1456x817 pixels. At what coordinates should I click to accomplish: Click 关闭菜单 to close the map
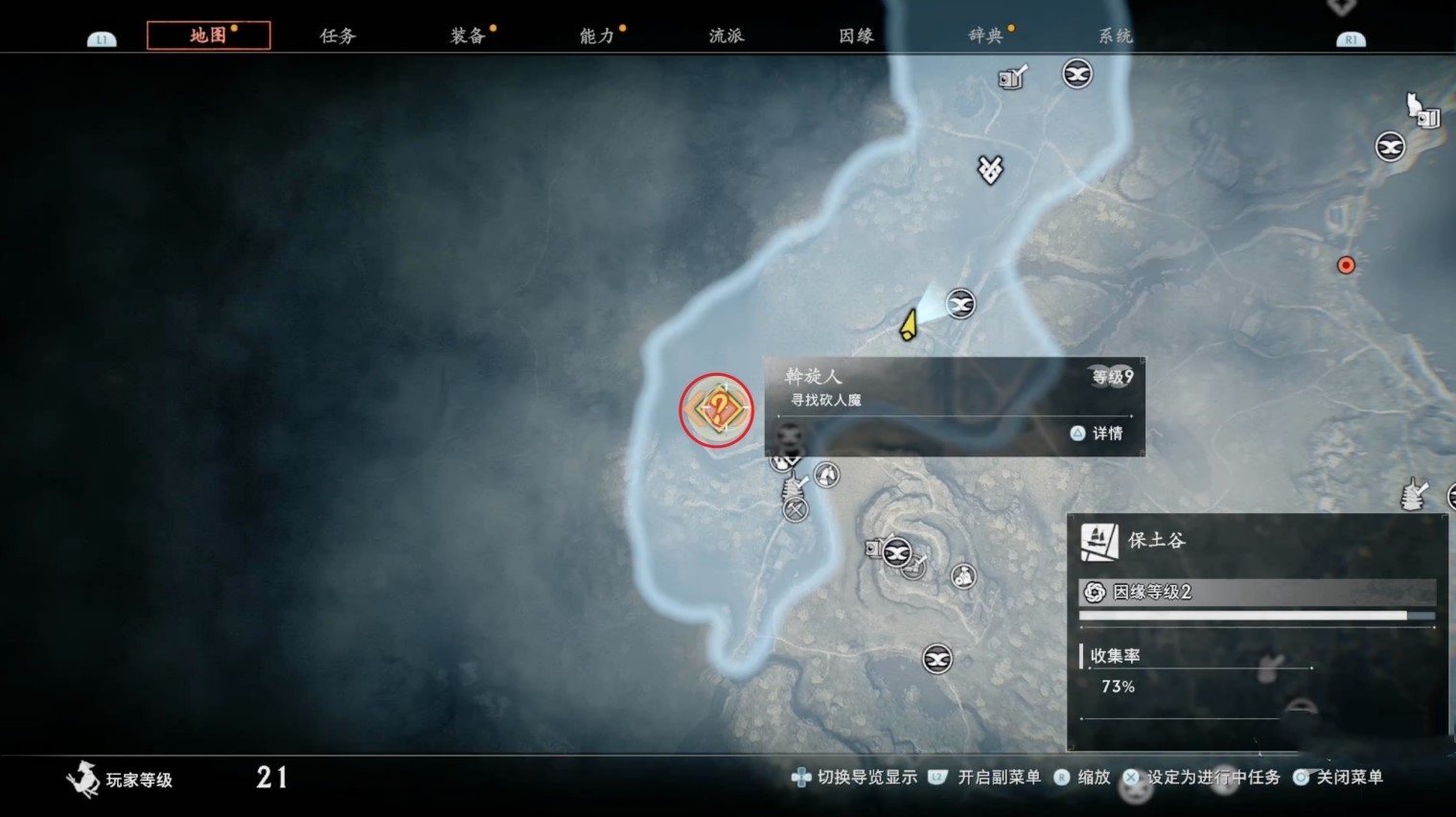[x=1352, y=778]
